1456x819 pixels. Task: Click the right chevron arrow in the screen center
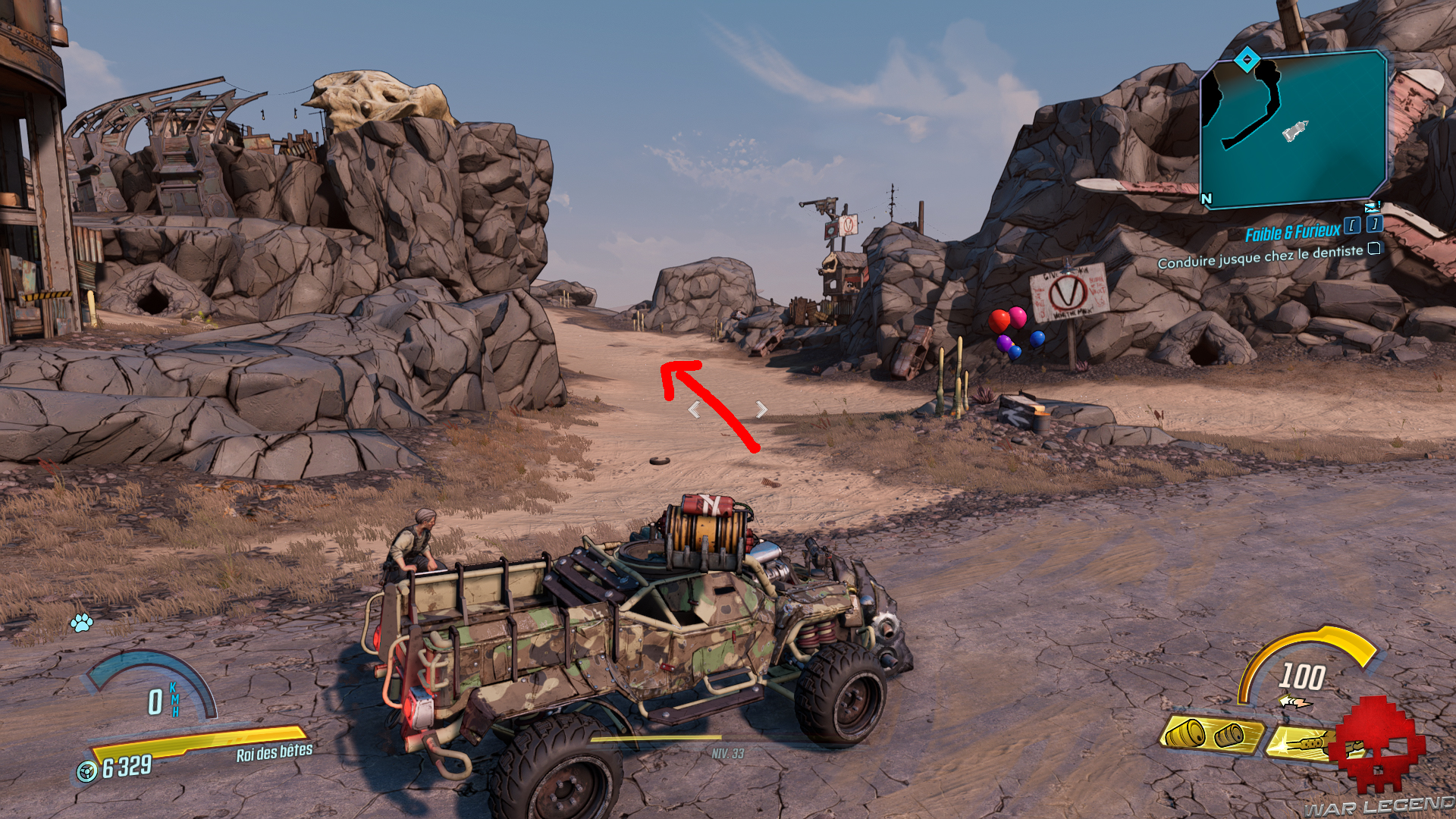761,410
